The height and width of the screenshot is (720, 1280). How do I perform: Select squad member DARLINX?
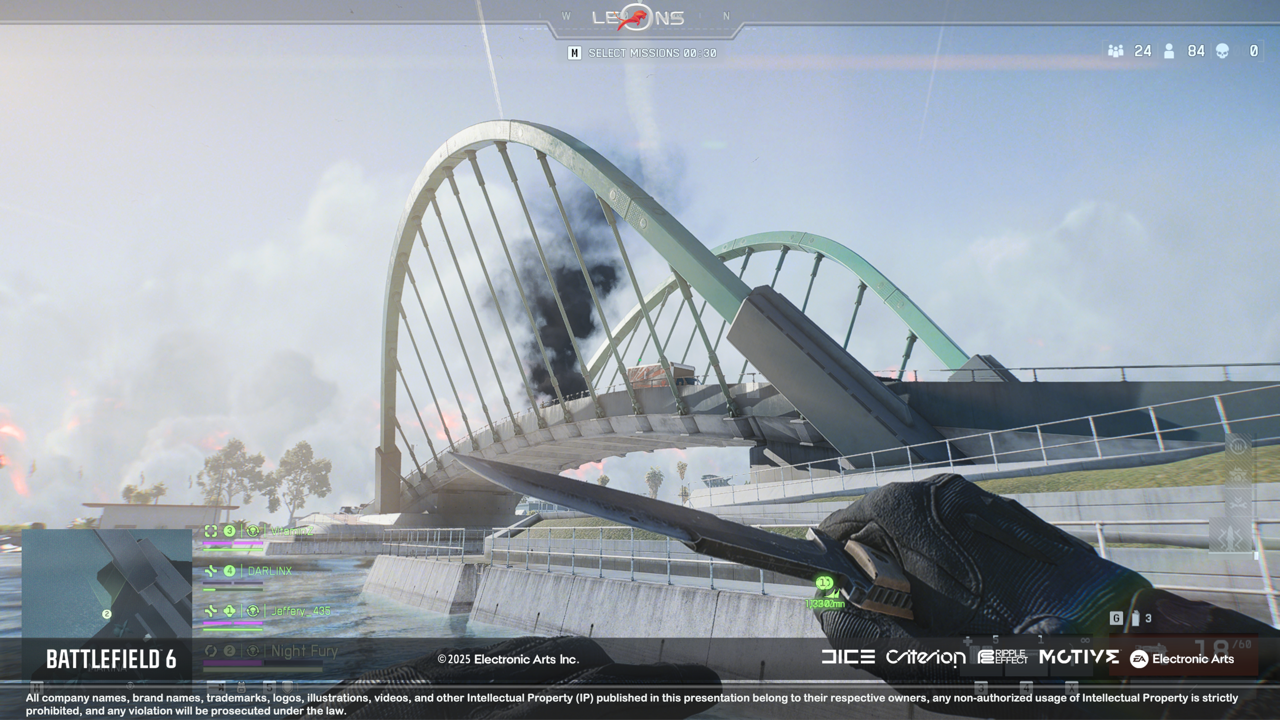[x=269, y=571]
